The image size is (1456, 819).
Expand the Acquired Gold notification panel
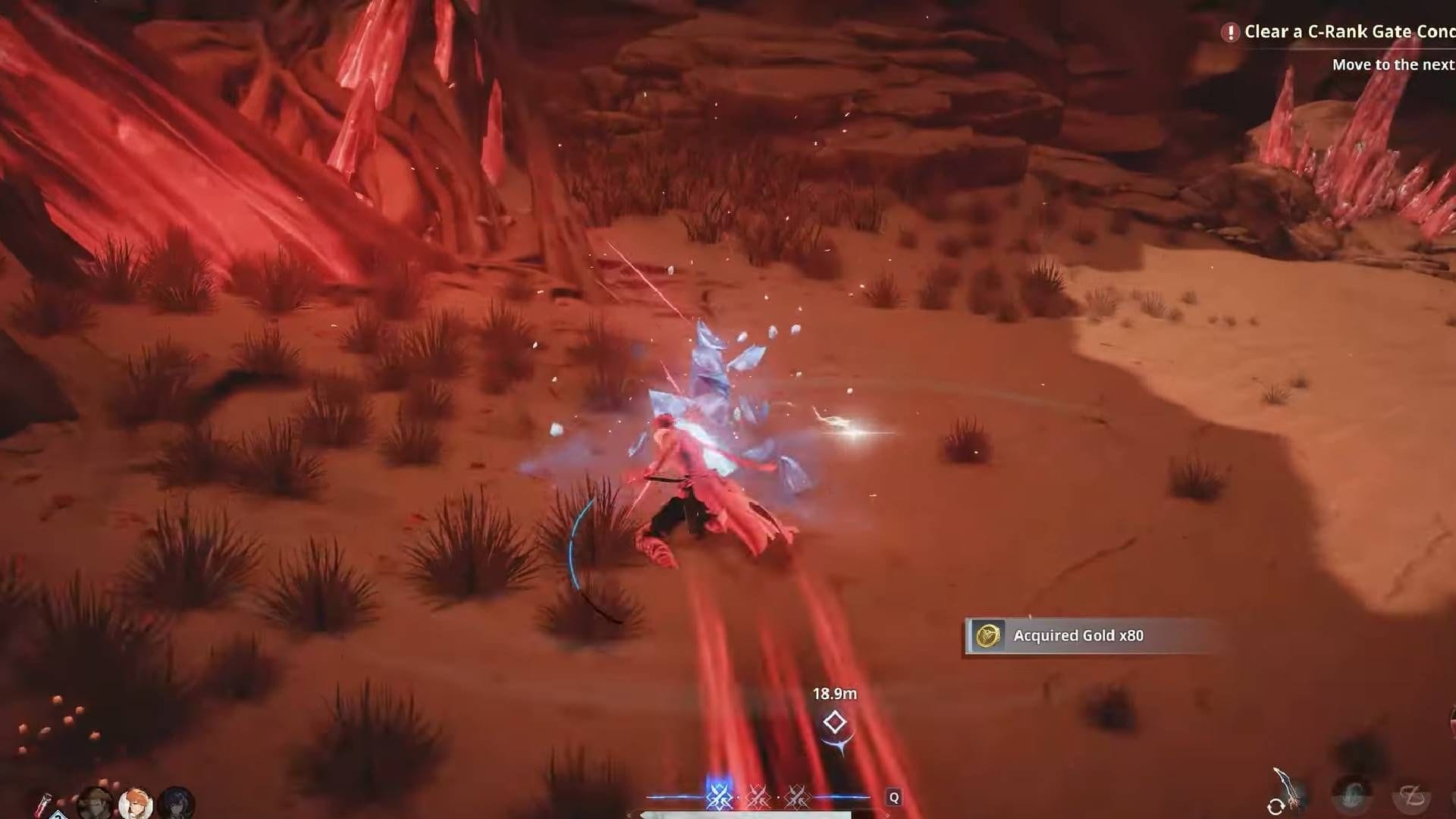[1084, 636]
